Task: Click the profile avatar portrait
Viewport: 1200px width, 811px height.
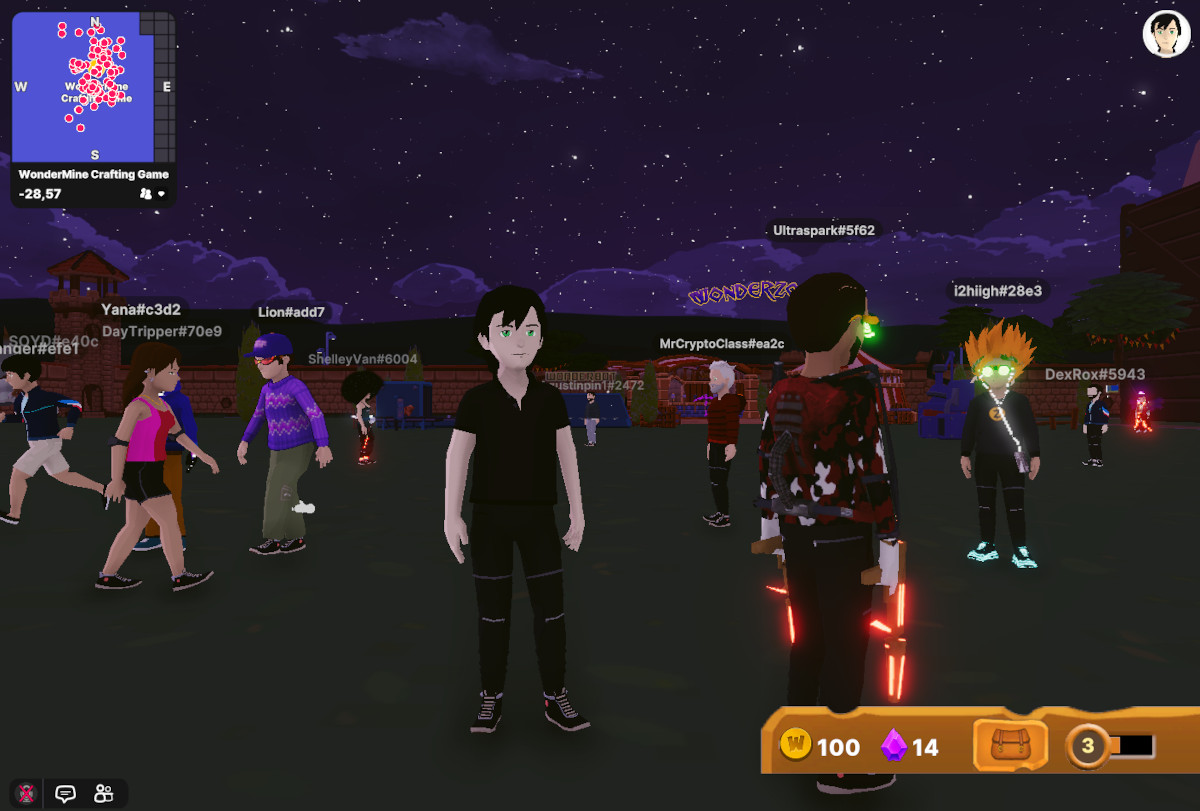Action: click(1166, 35)
